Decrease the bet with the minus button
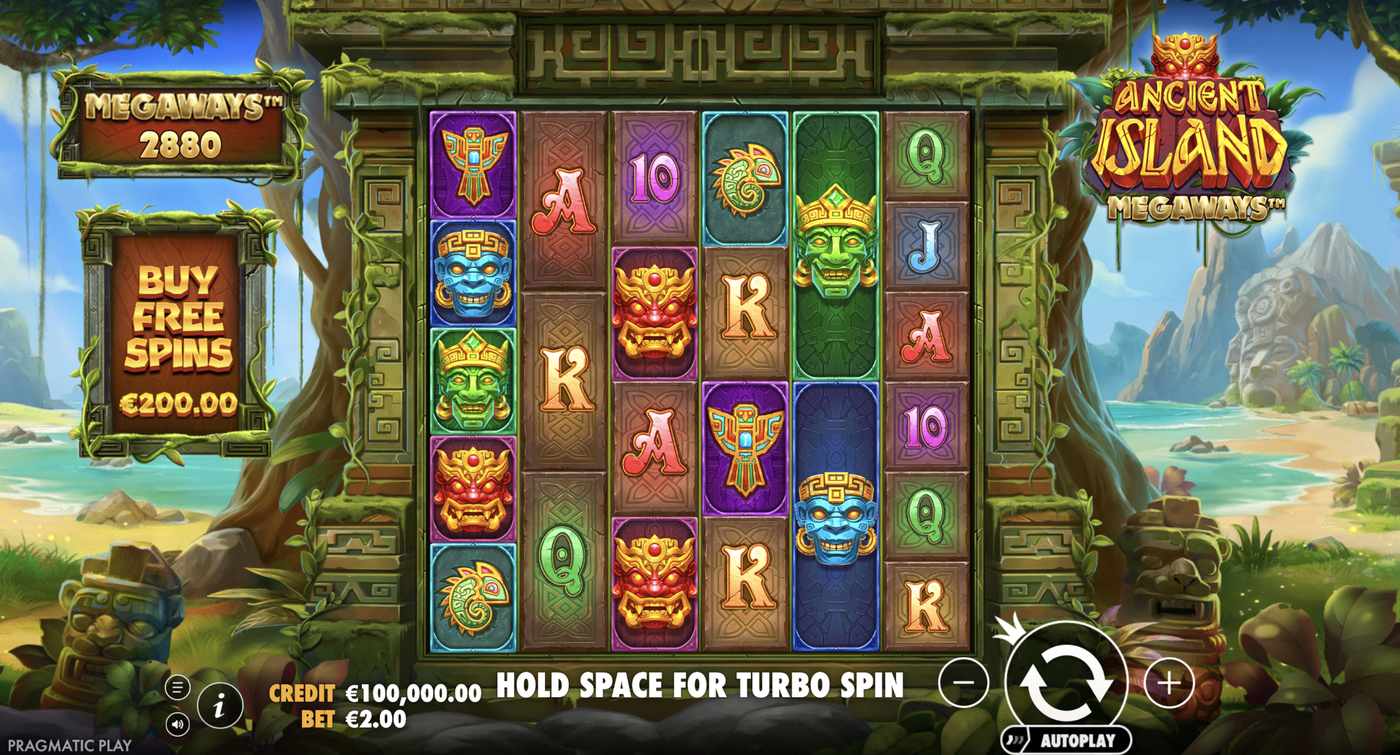 (964, 682)
